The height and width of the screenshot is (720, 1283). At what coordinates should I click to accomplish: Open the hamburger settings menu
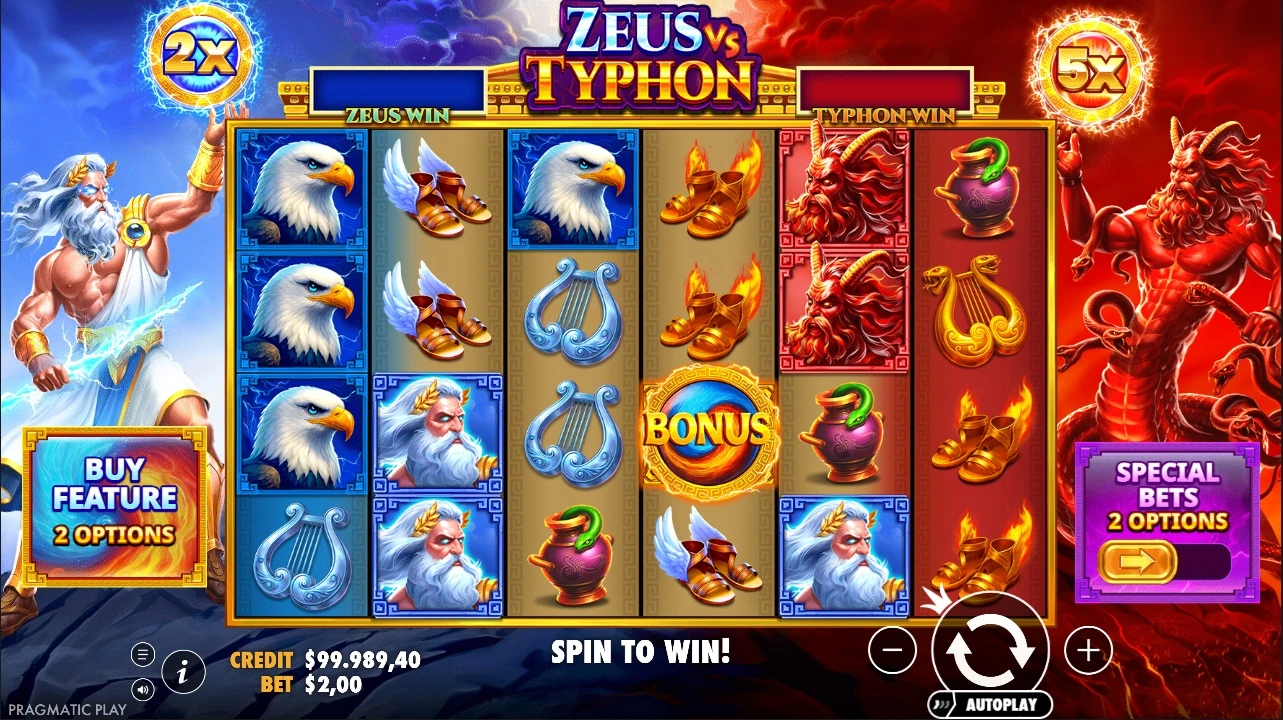[143, 655]
